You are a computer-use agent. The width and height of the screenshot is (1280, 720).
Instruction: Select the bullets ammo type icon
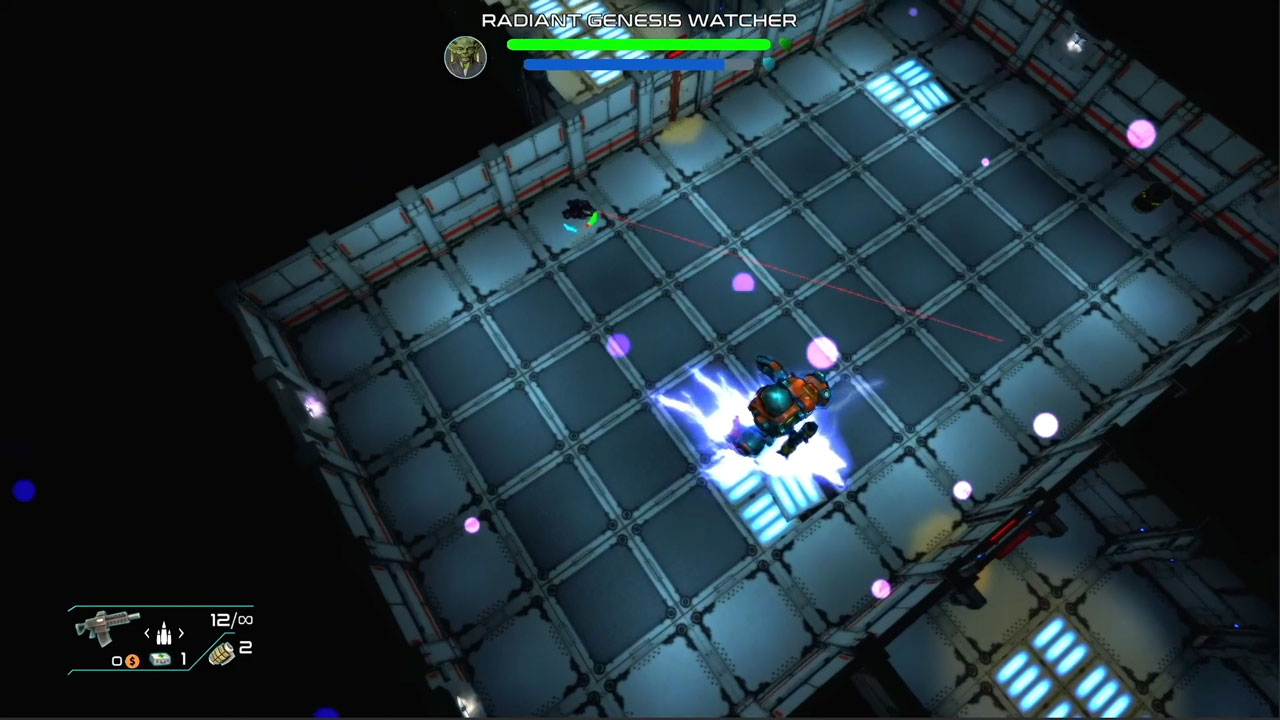coord(163,632)
